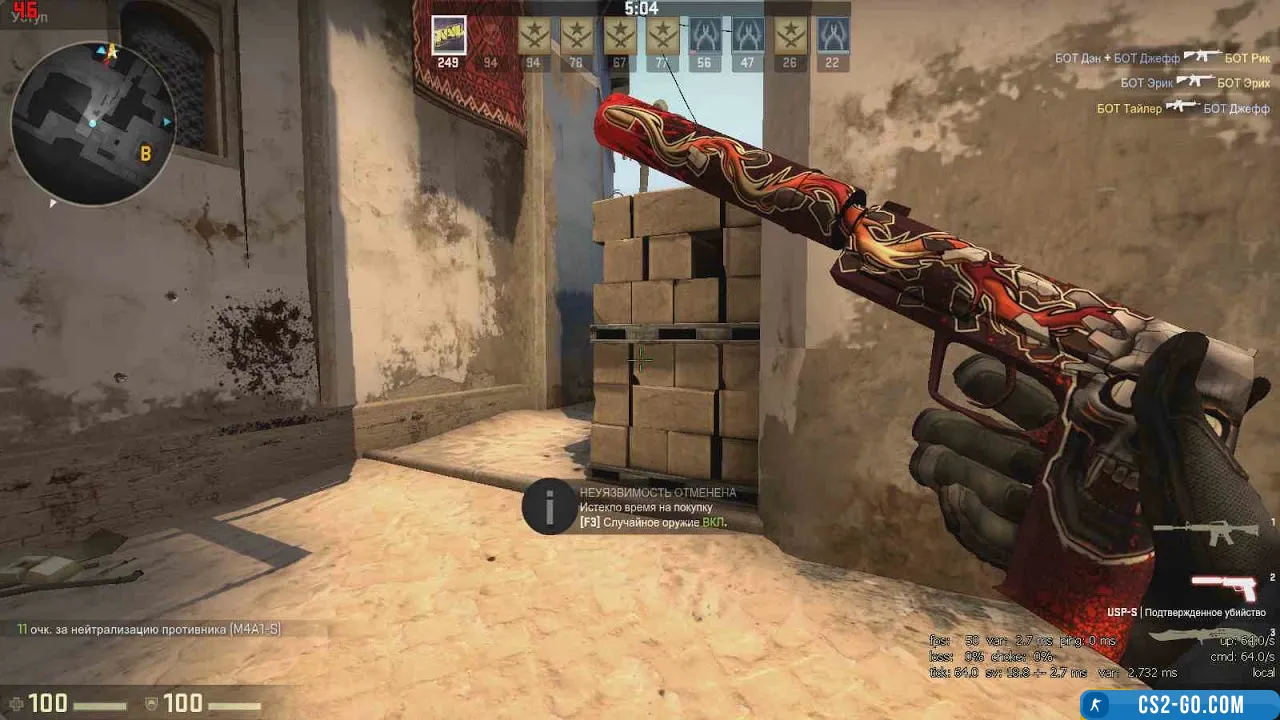Select the B bombsite marker on the minimap

(146, 153)
